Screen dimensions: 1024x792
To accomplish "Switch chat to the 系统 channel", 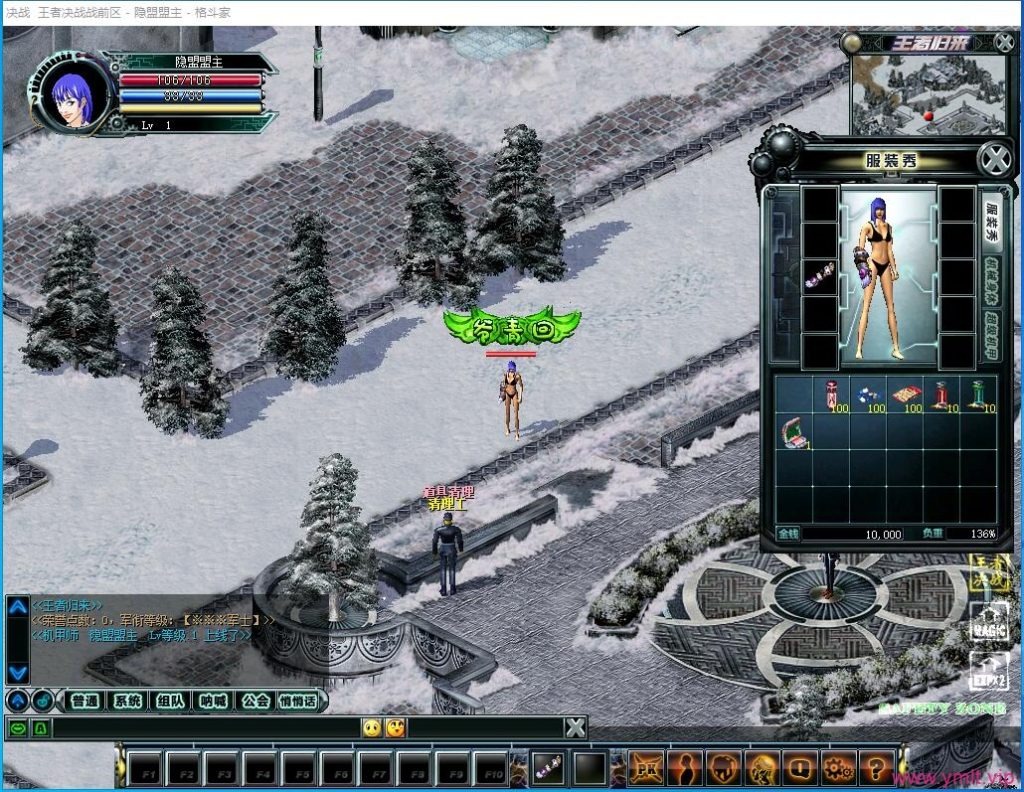I will click(x=127, y=701).
